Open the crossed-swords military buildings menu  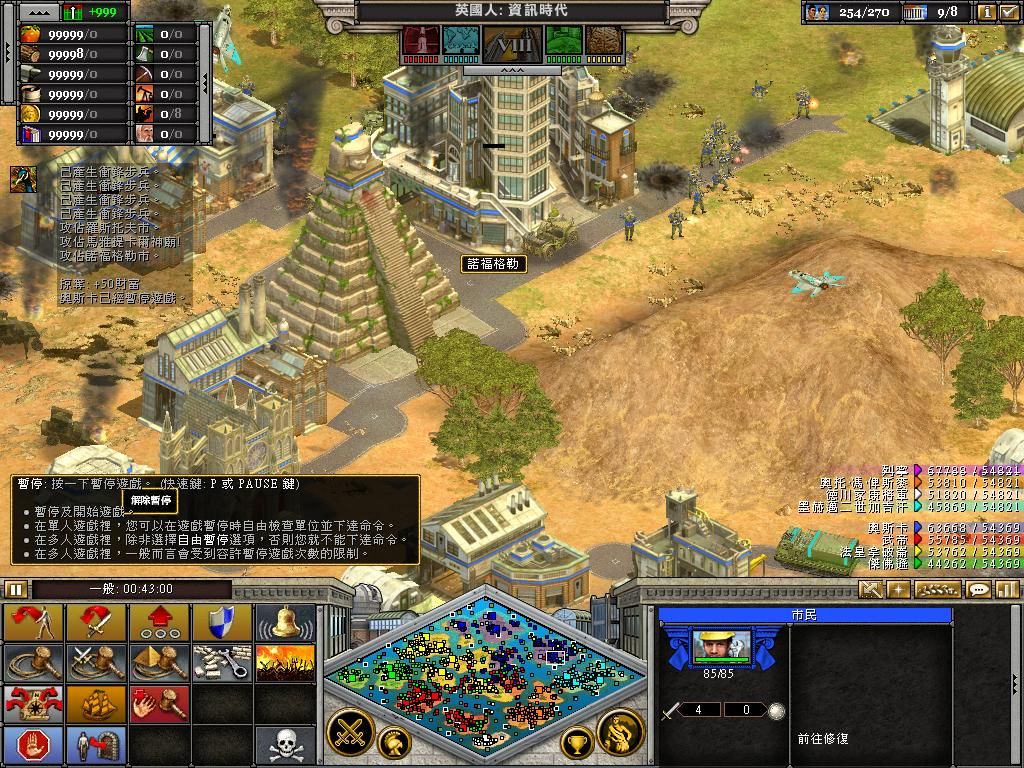pyautogui.click(x=96, y=662)
